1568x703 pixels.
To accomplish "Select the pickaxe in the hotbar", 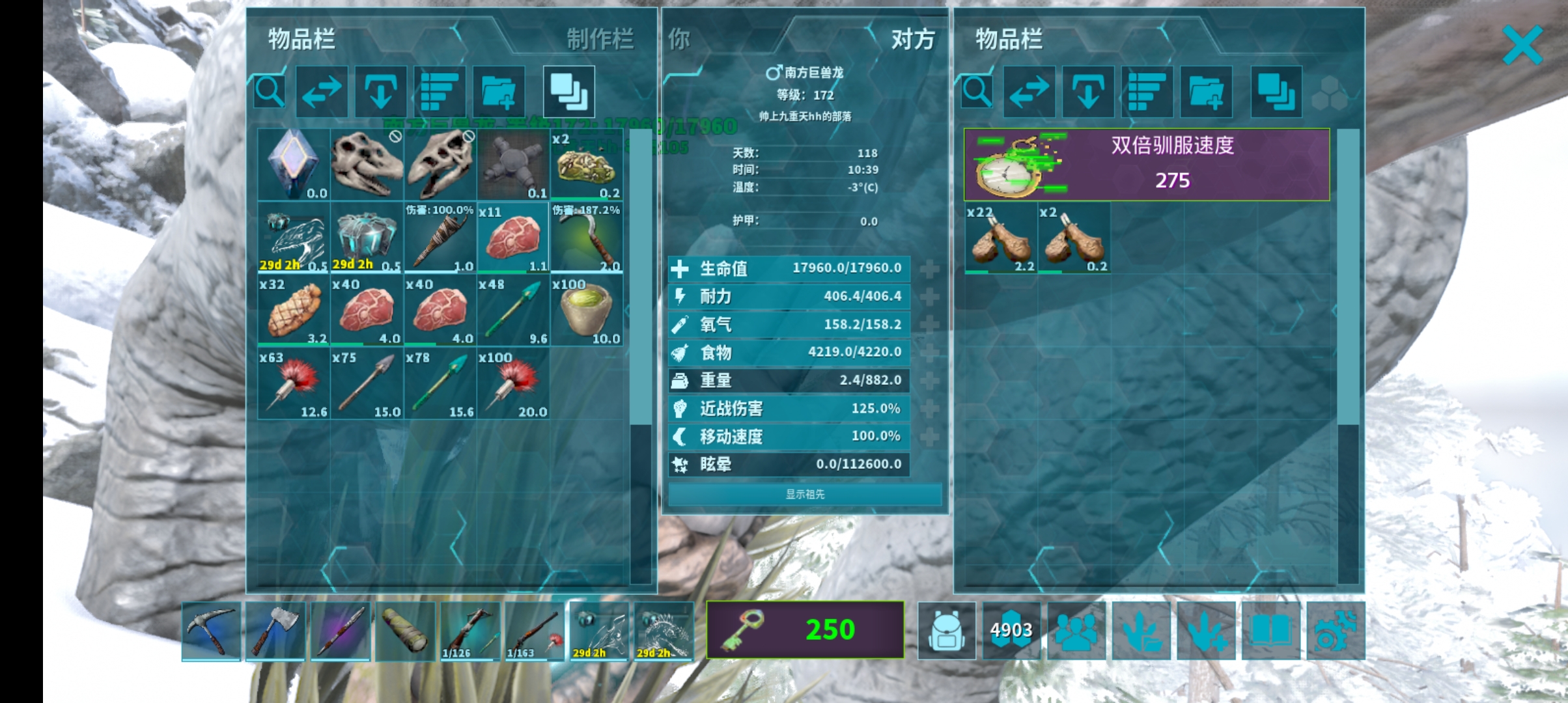I will [211, 631].
